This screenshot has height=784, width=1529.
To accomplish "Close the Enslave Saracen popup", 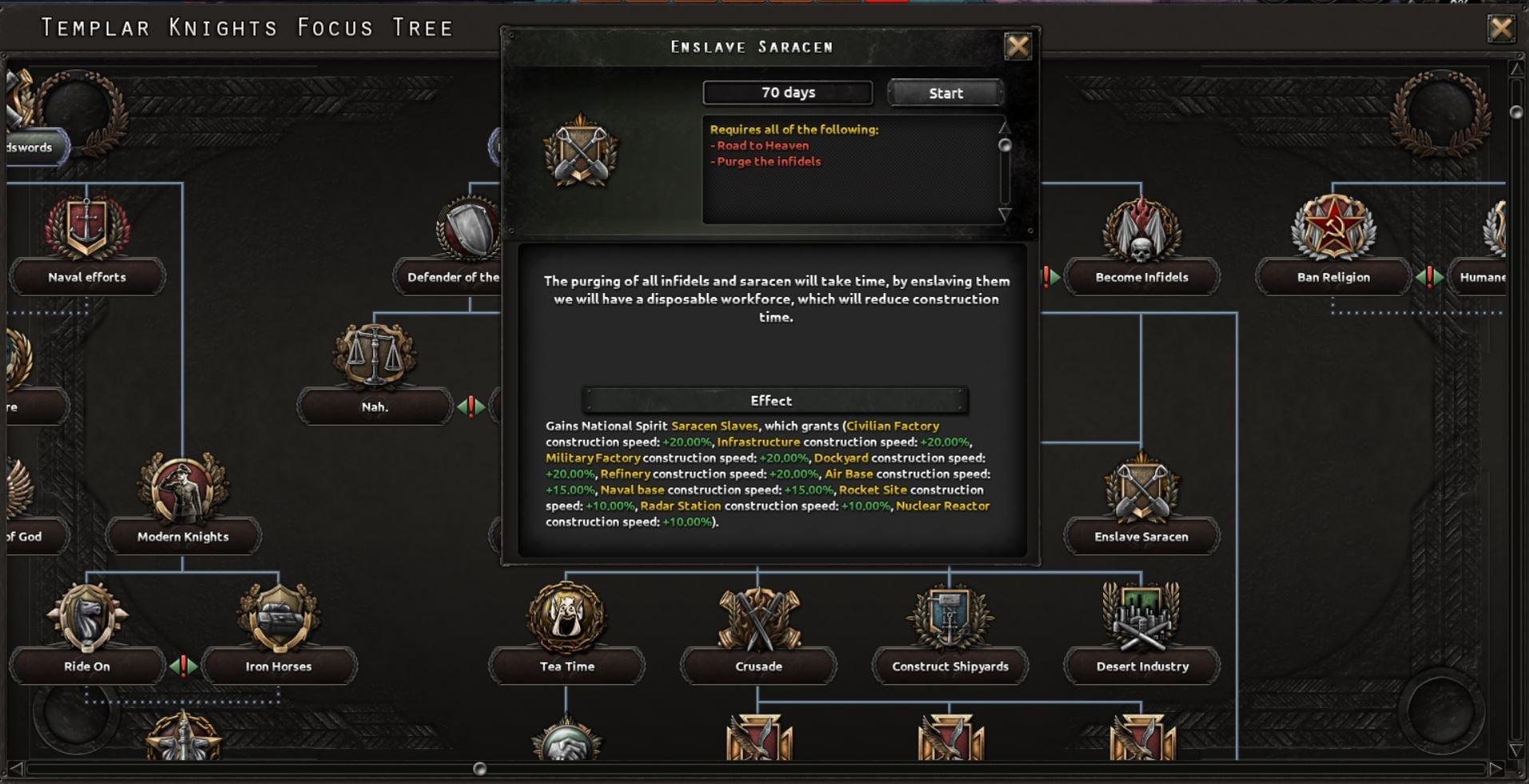I will [1020, 46].
